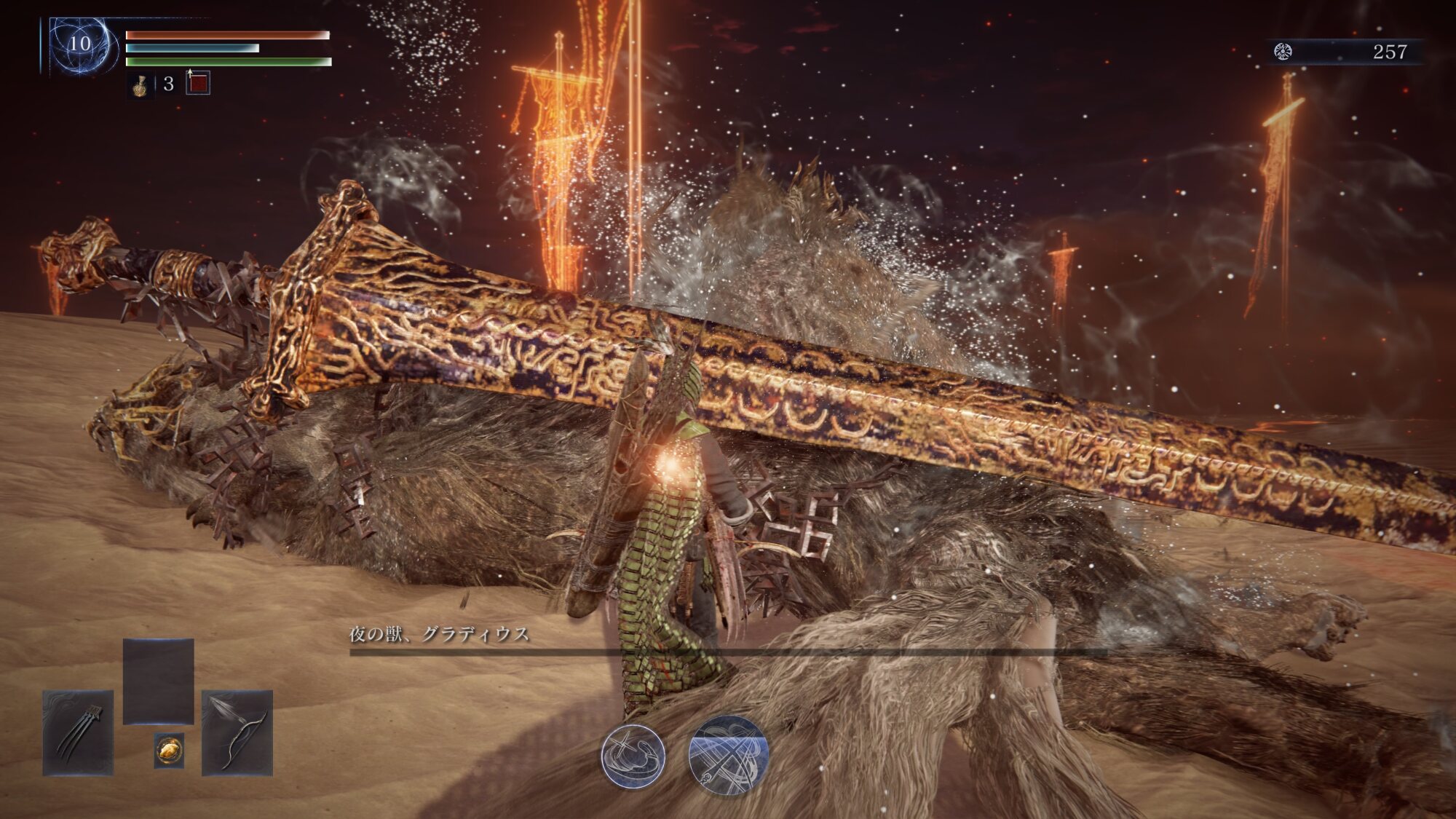Click the rune currency icon
The width and height of the screenshot is (1456, 819).
coord(1283,52)
